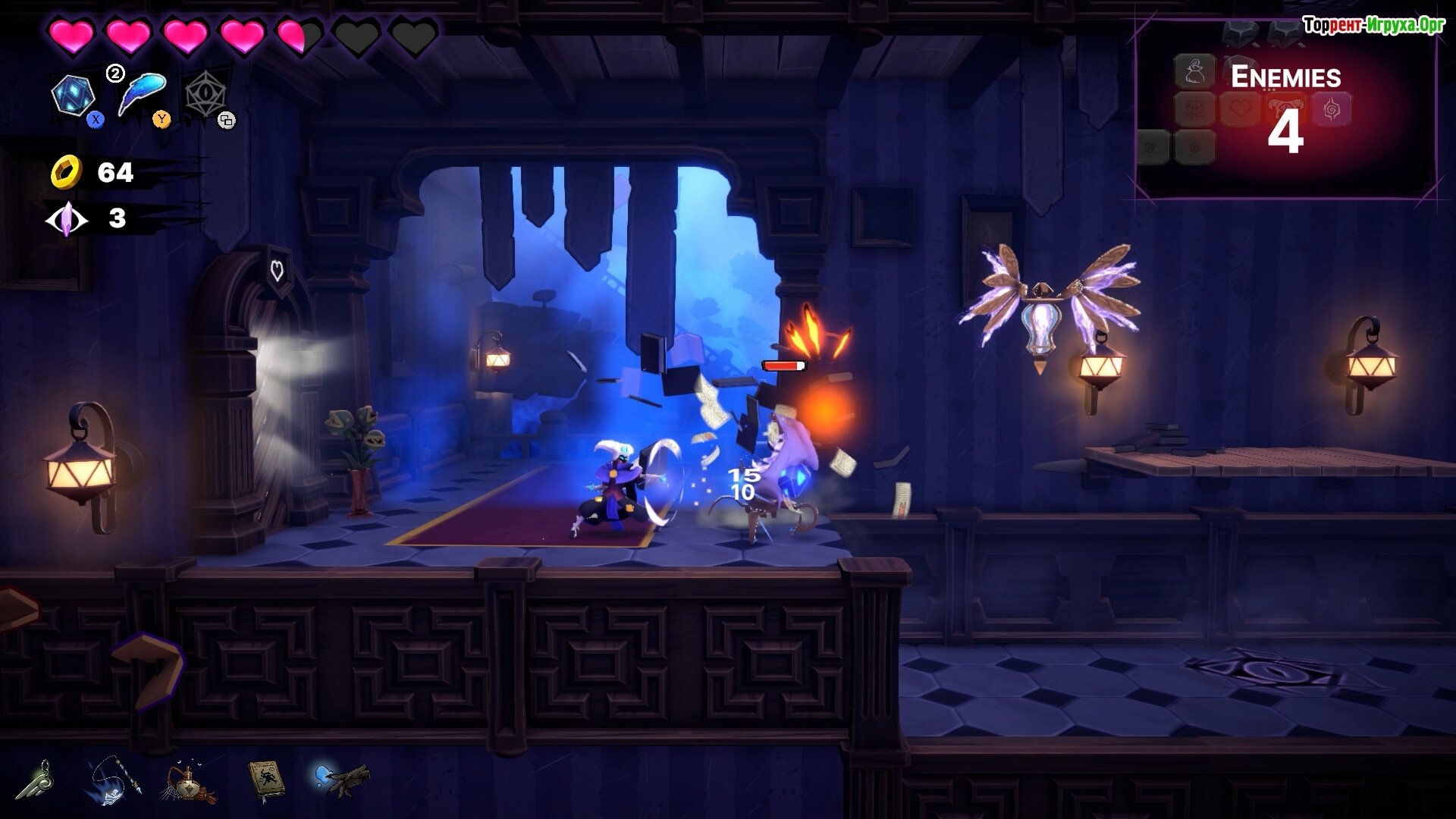1456x819 pixels.
Task: Click the purple eye crystal icon
Action: point(66,219)
